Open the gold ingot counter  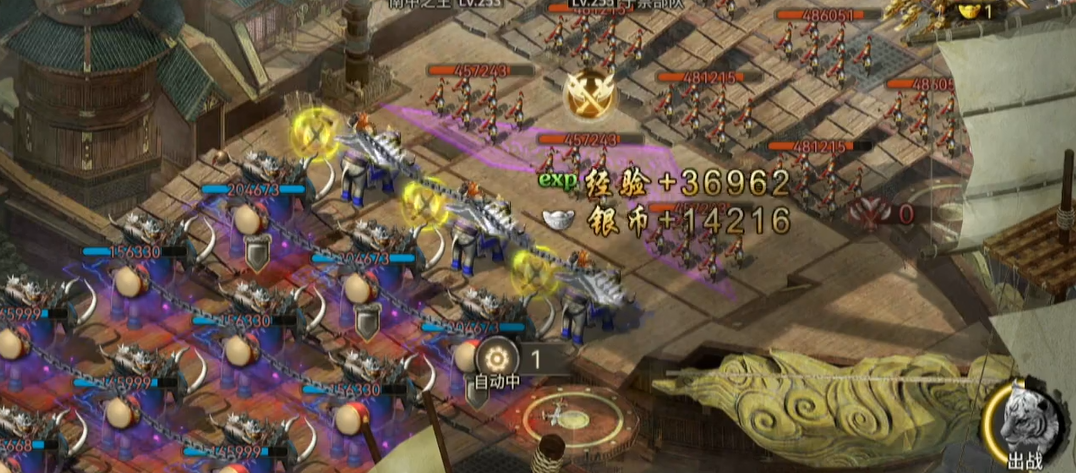pyautogui.click(x=979, y=12)
